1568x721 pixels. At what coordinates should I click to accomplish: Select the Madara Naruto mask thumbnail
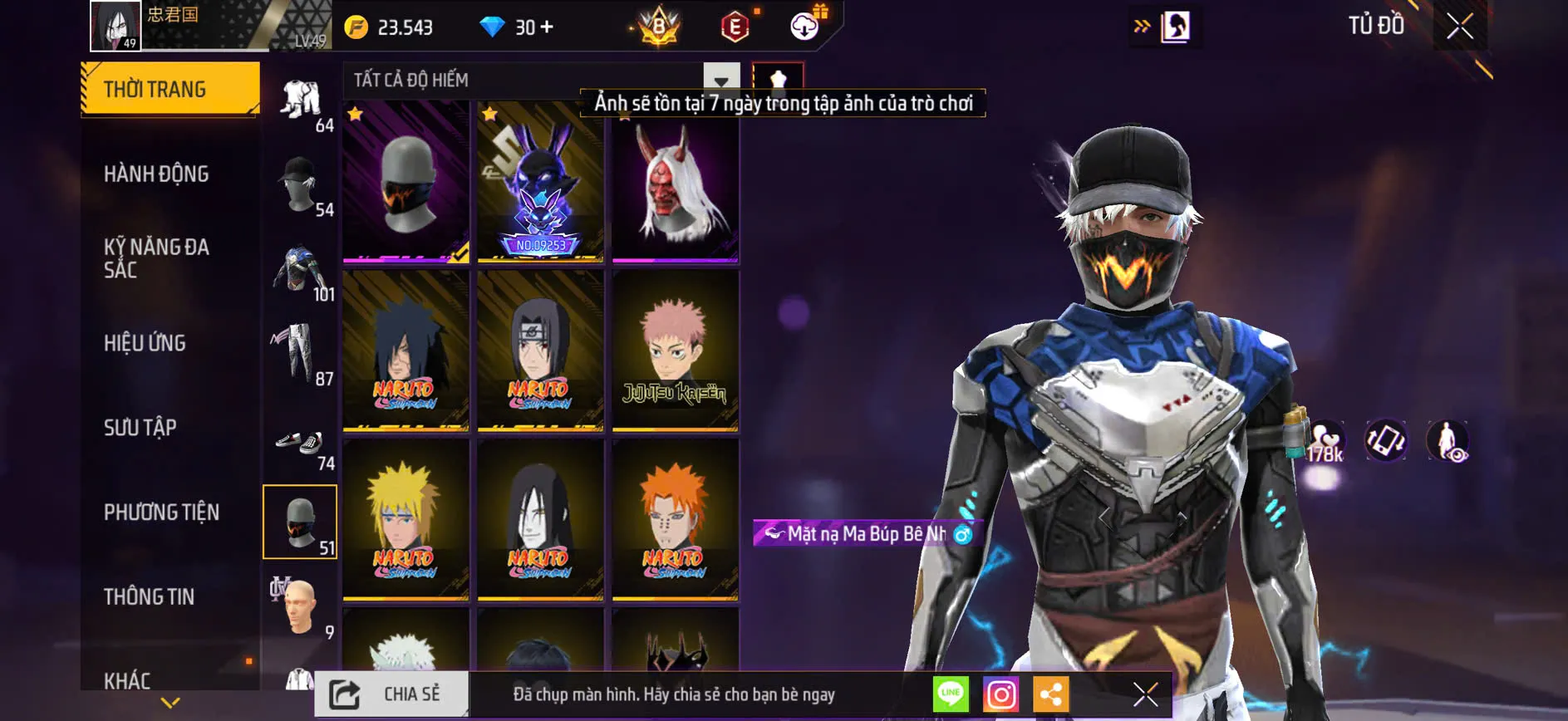[x=405, y=351]
